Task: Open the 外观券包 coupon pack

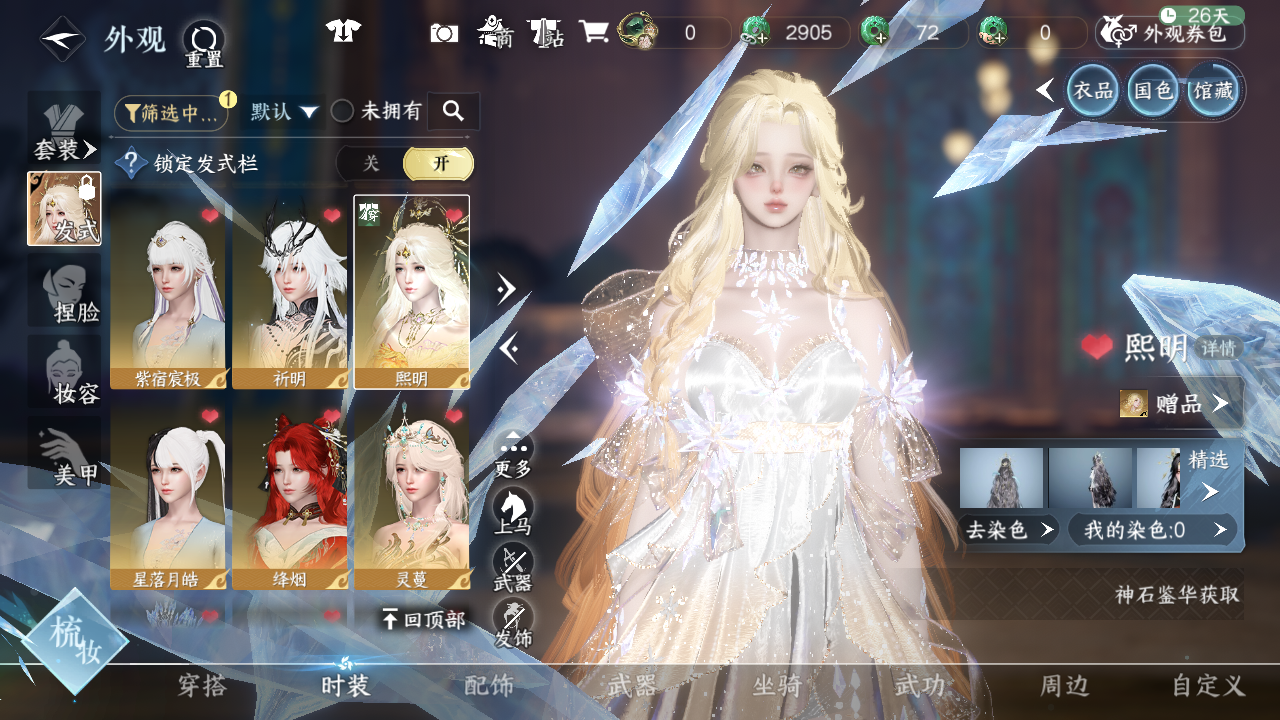Action: click(1170, 33)
